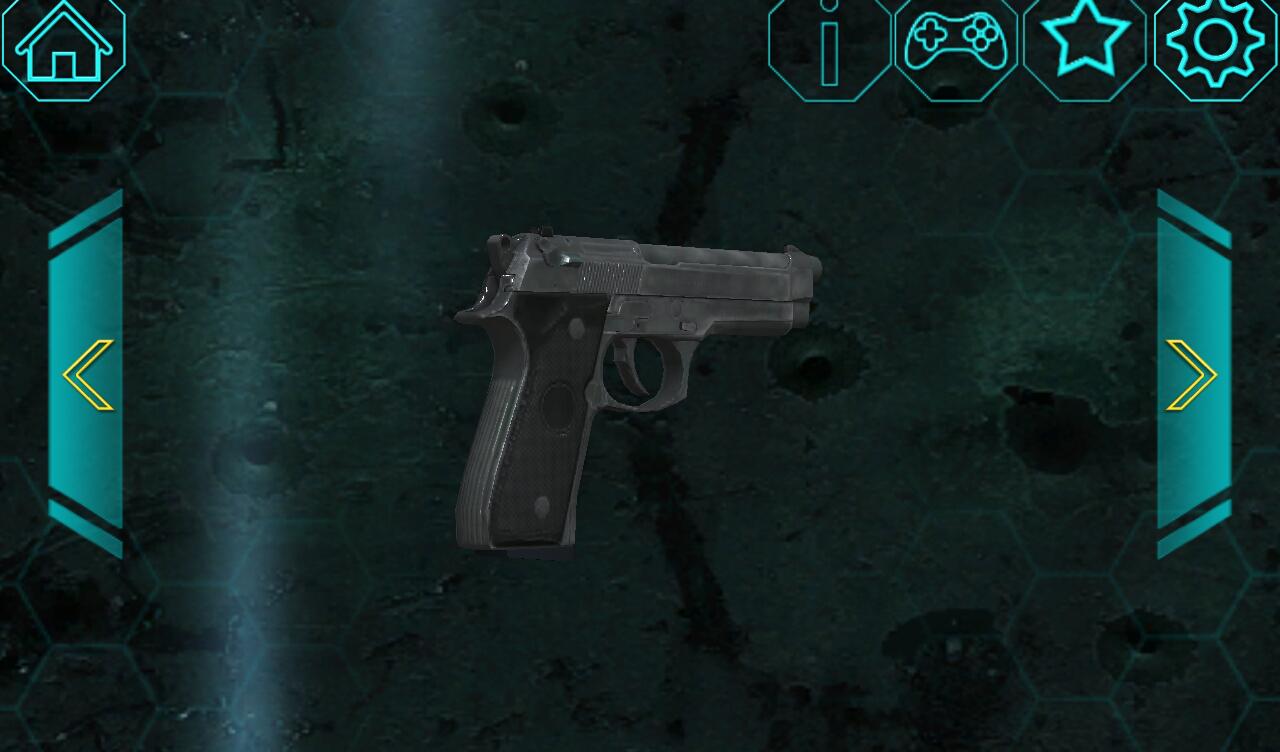Click the left yellow chevron arrow
1280x752 pixels.
[x=85, y=375]
